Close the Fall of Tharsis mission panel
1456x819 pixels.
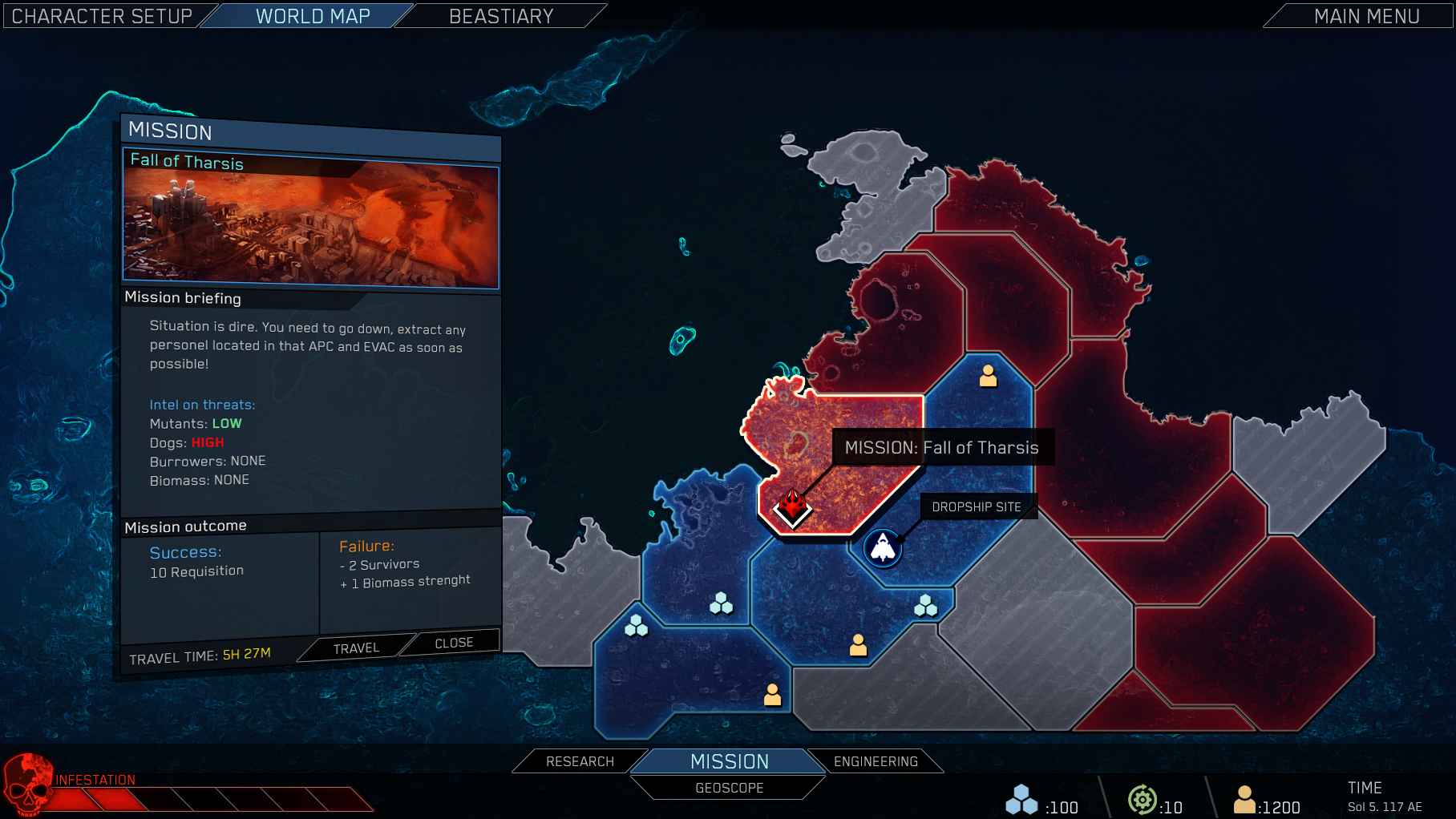pyautogui.click(x=454, y=642)
